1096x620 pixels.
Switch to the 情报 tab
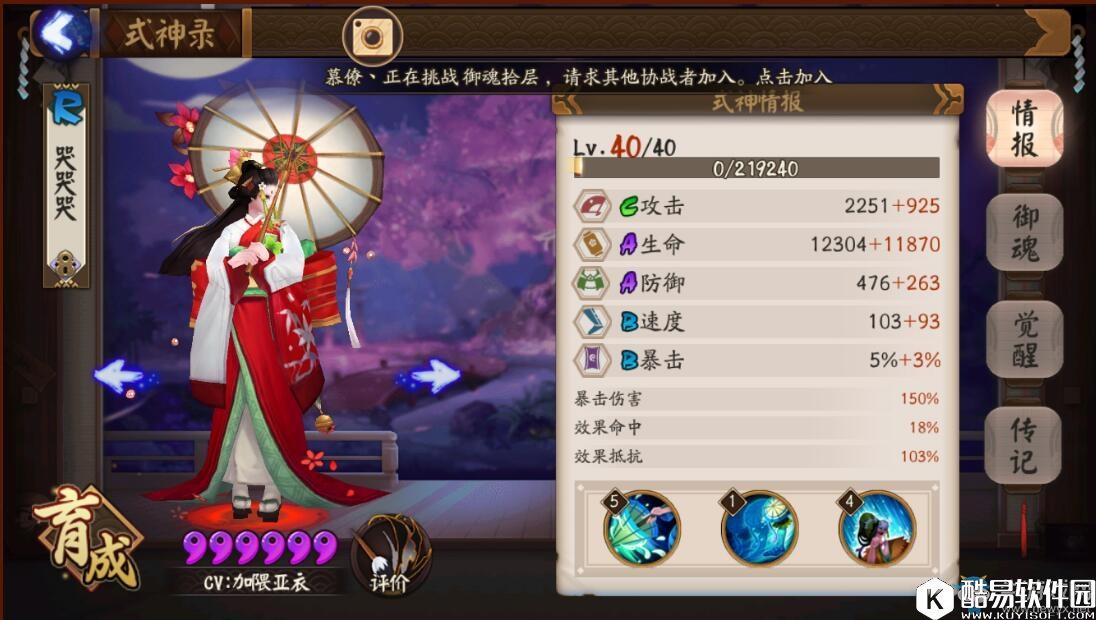(1023, 129)
